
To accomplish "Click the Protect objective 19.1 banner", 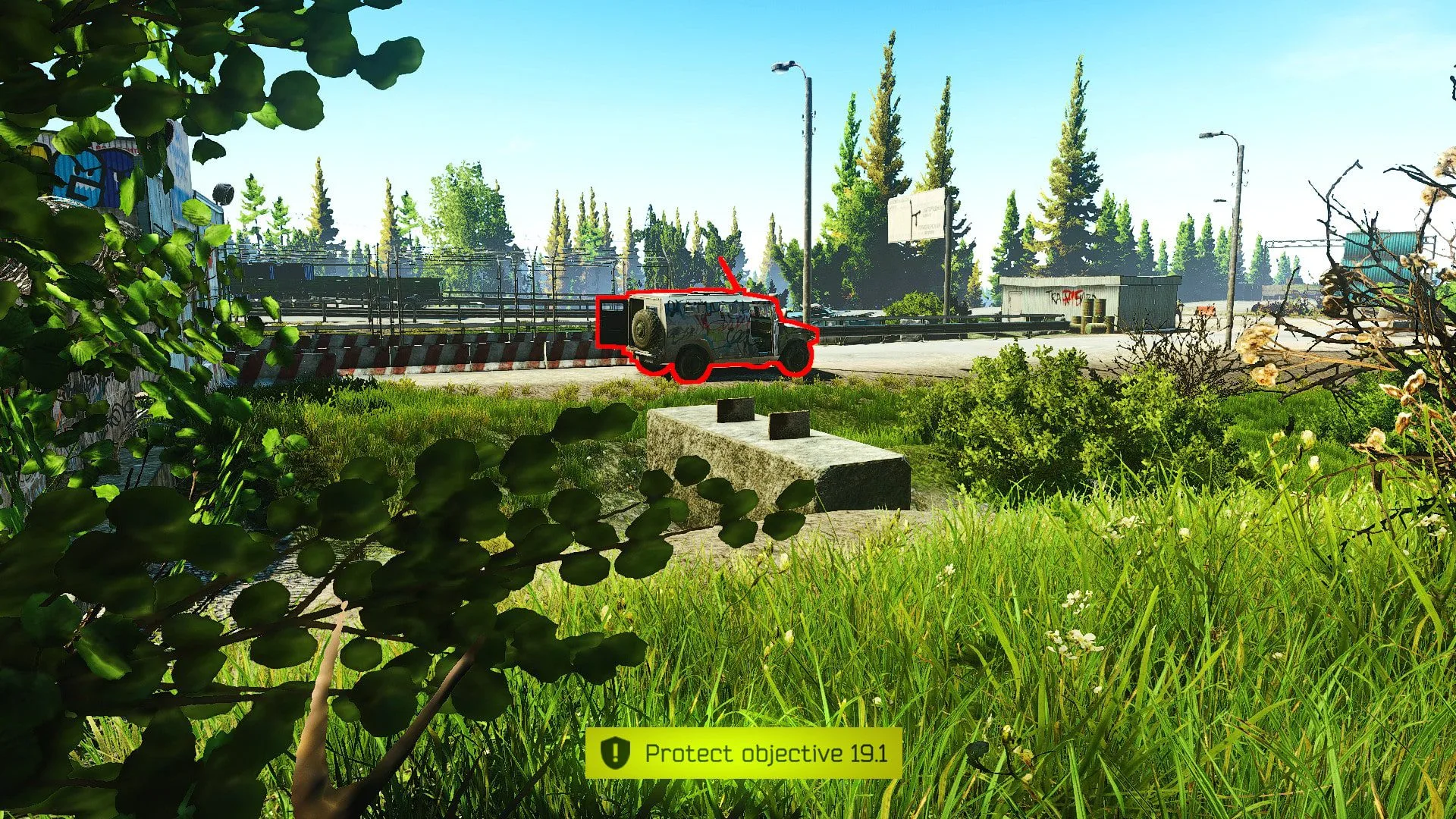I will point(743,753).
